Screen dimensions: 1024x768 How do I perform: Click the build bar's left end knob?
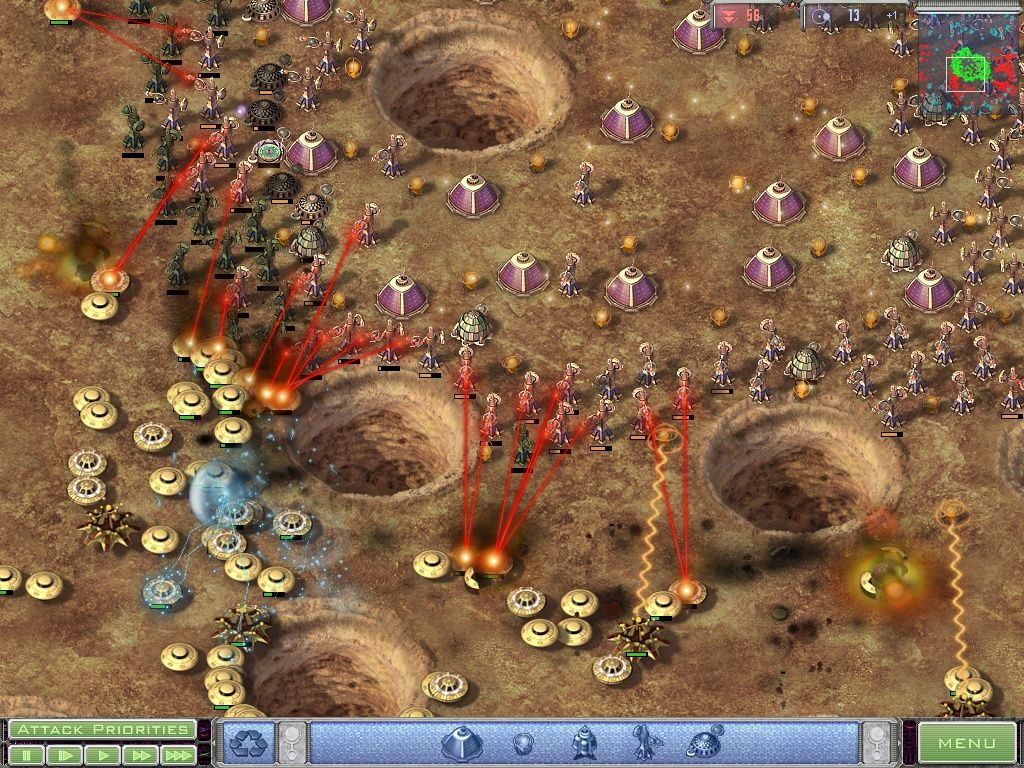pyautogui.click(x=293, y=743)
